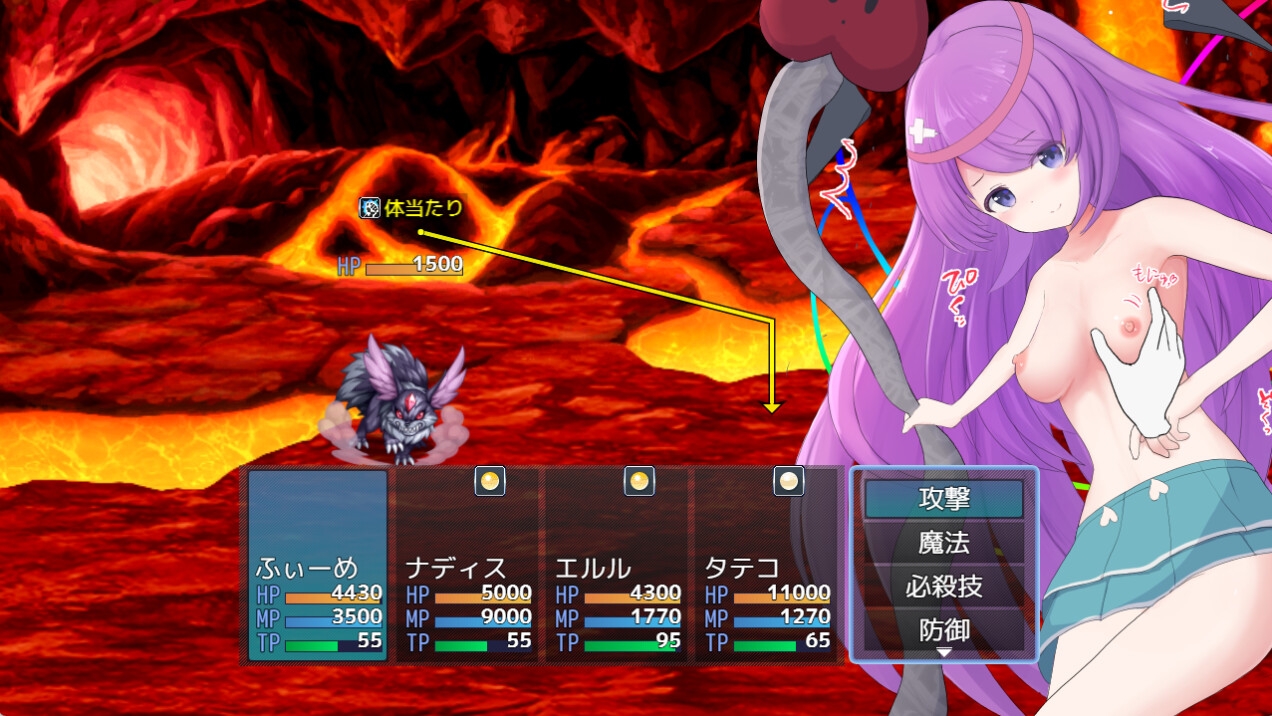The height and width of the screenshot is (716, 1272).
Task: Choose the 必殺技 special move command
Action: (944, 587)
